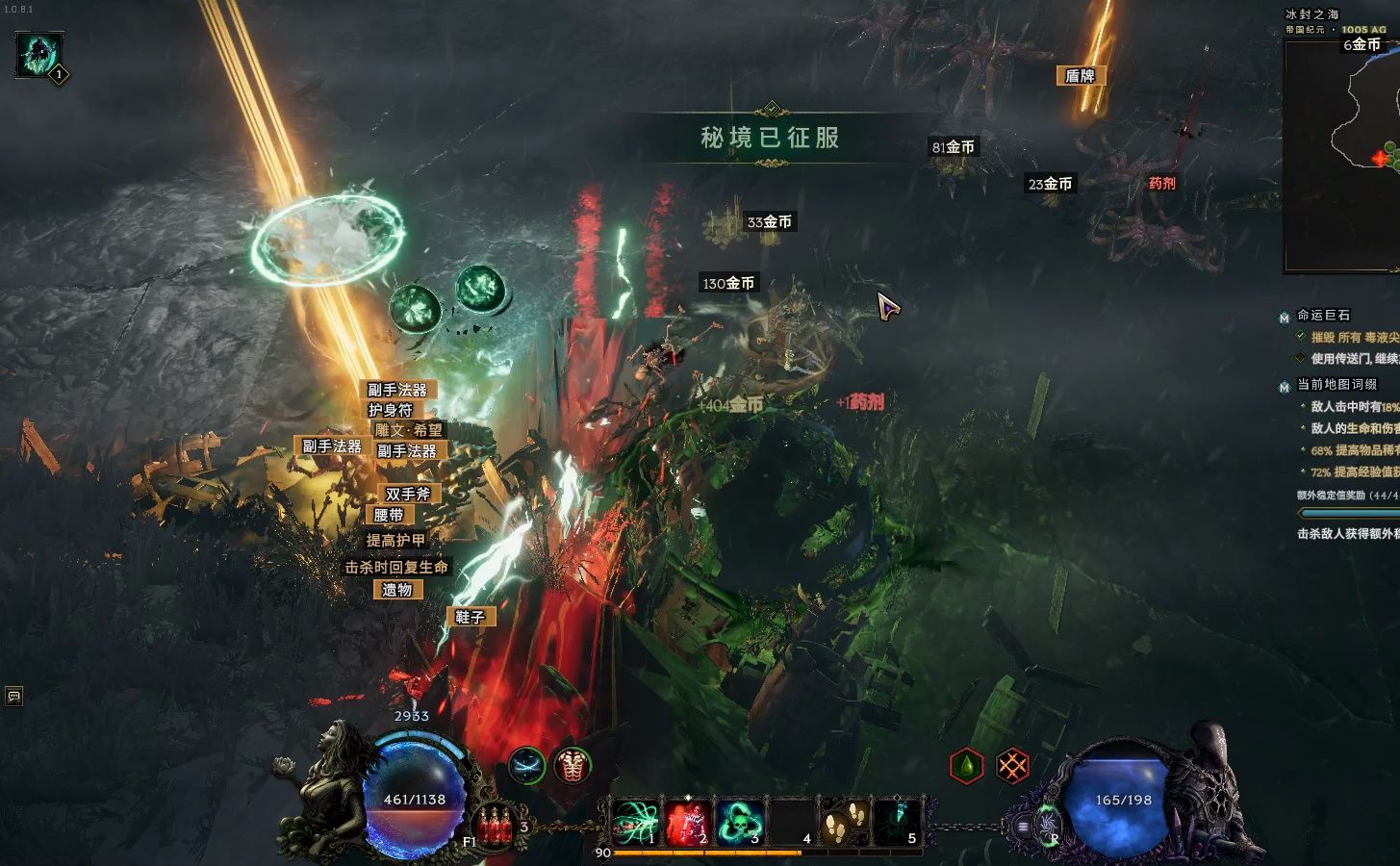The image size is (1400, 866).
Task: Activate the dark skill in slot 5
Action: 897,823
